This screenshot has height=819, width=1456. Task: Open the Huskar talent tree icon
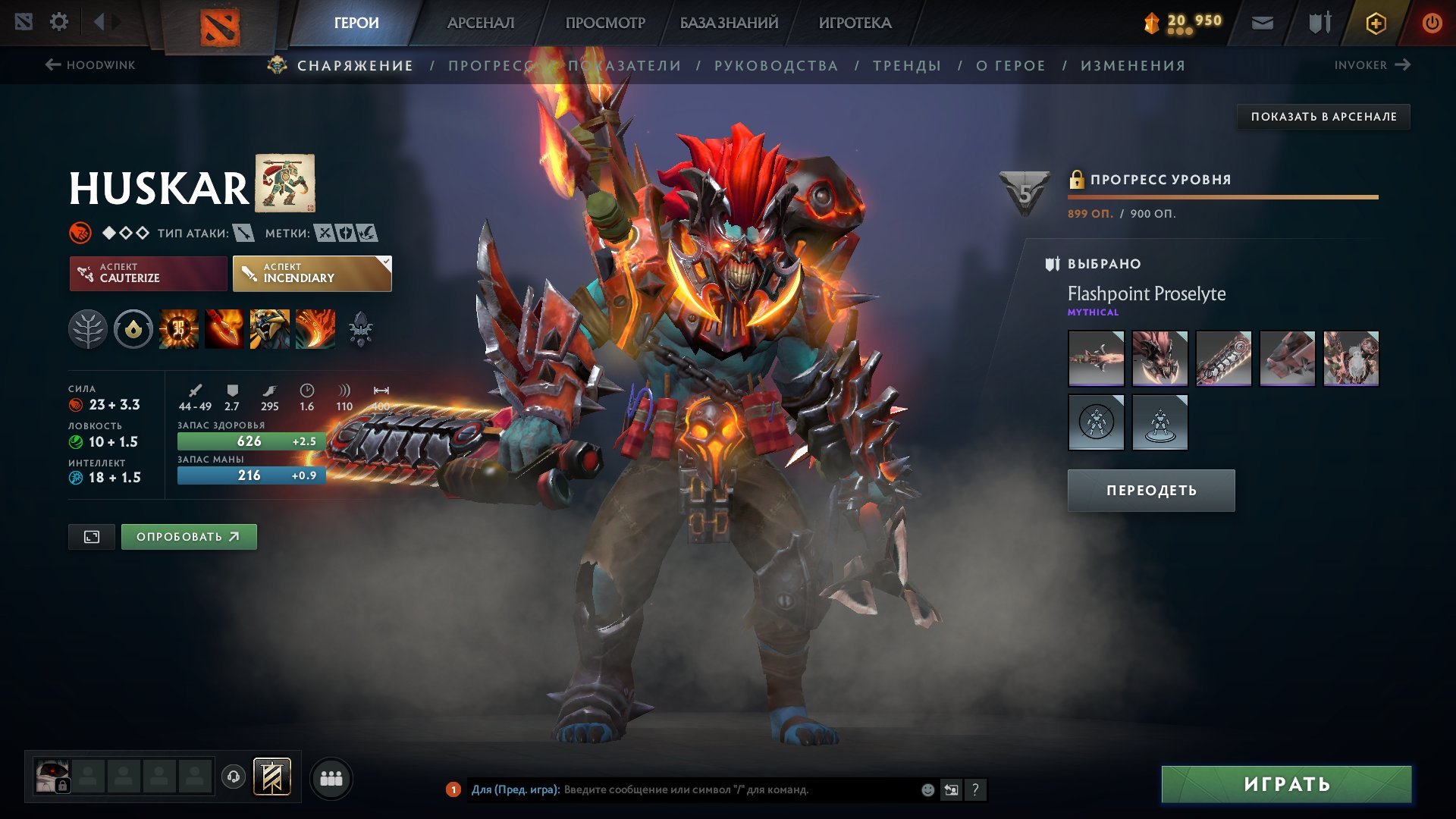[89, 329]
